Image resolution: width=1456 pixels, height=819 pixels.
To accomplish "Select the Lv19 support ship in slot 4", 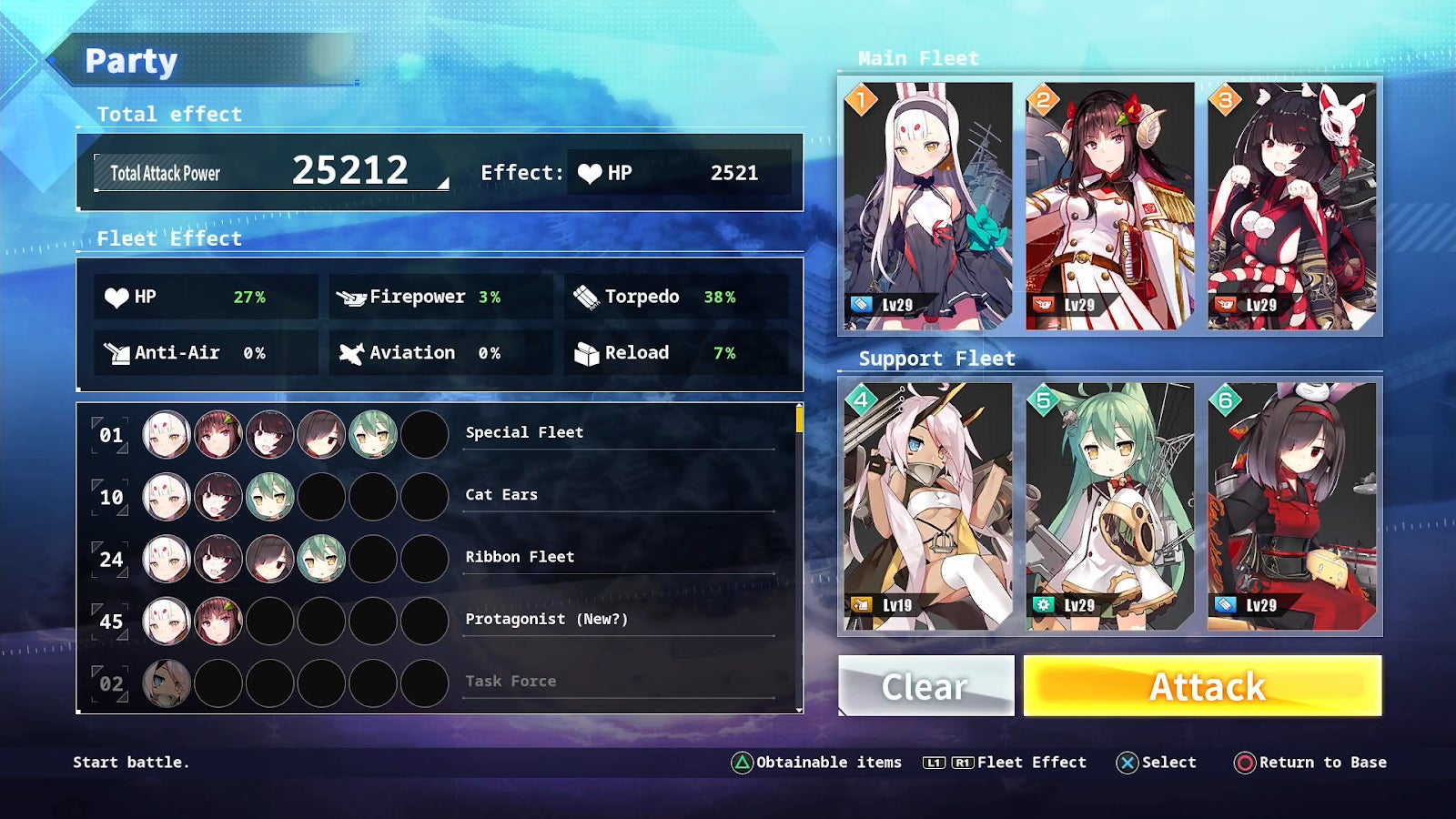I will tap(928, 506).
